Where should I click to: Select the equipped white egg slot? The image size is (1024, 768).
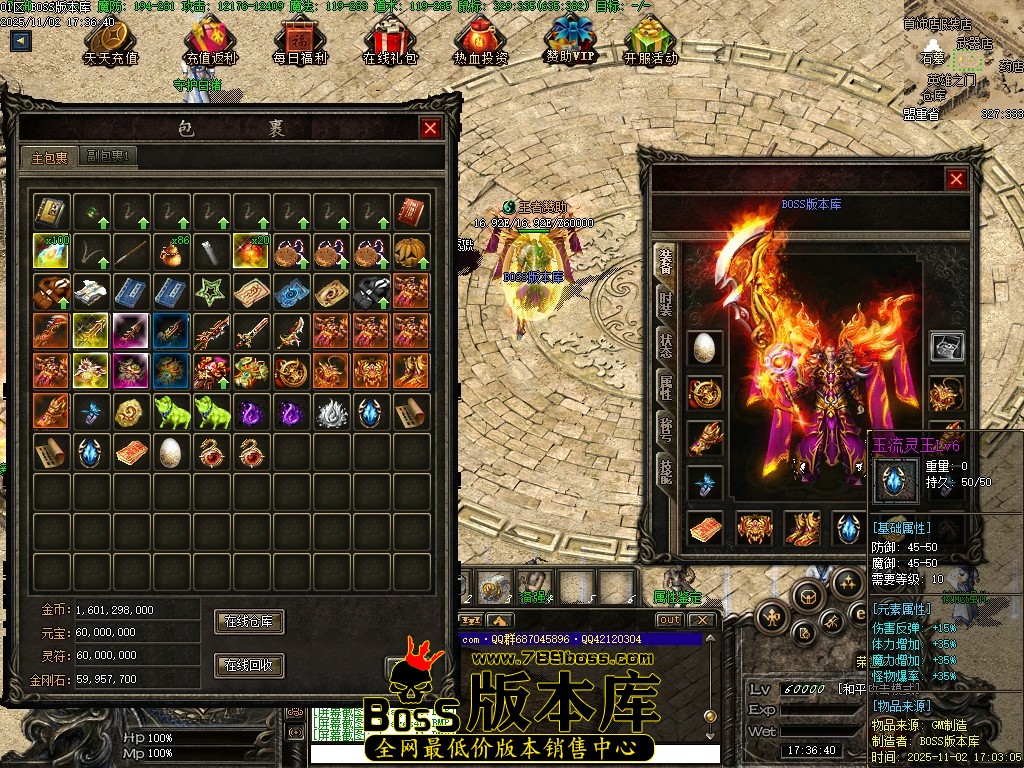704,347
